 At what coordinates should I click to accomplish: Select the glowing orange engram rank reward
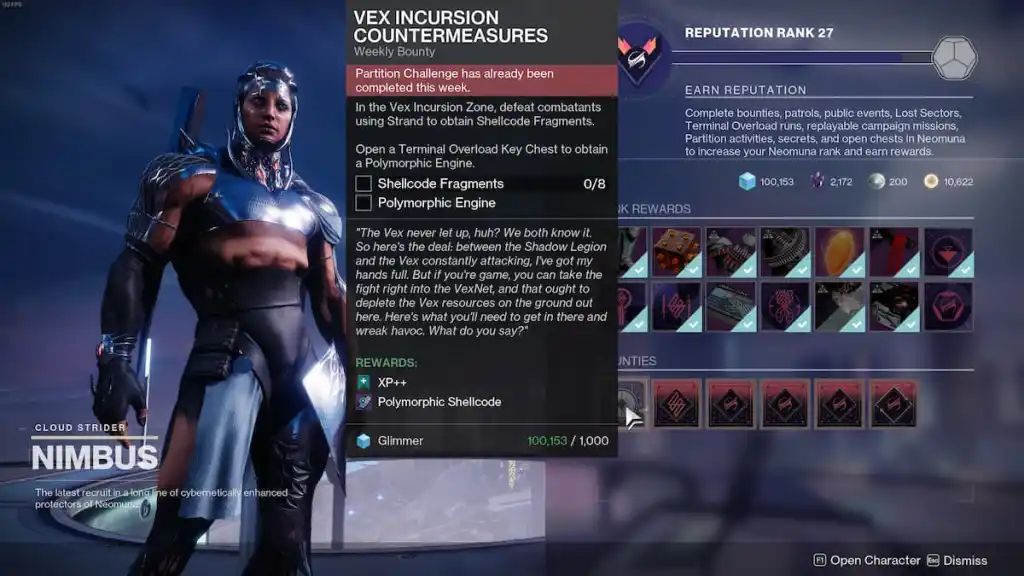click(x=839, y=252)
